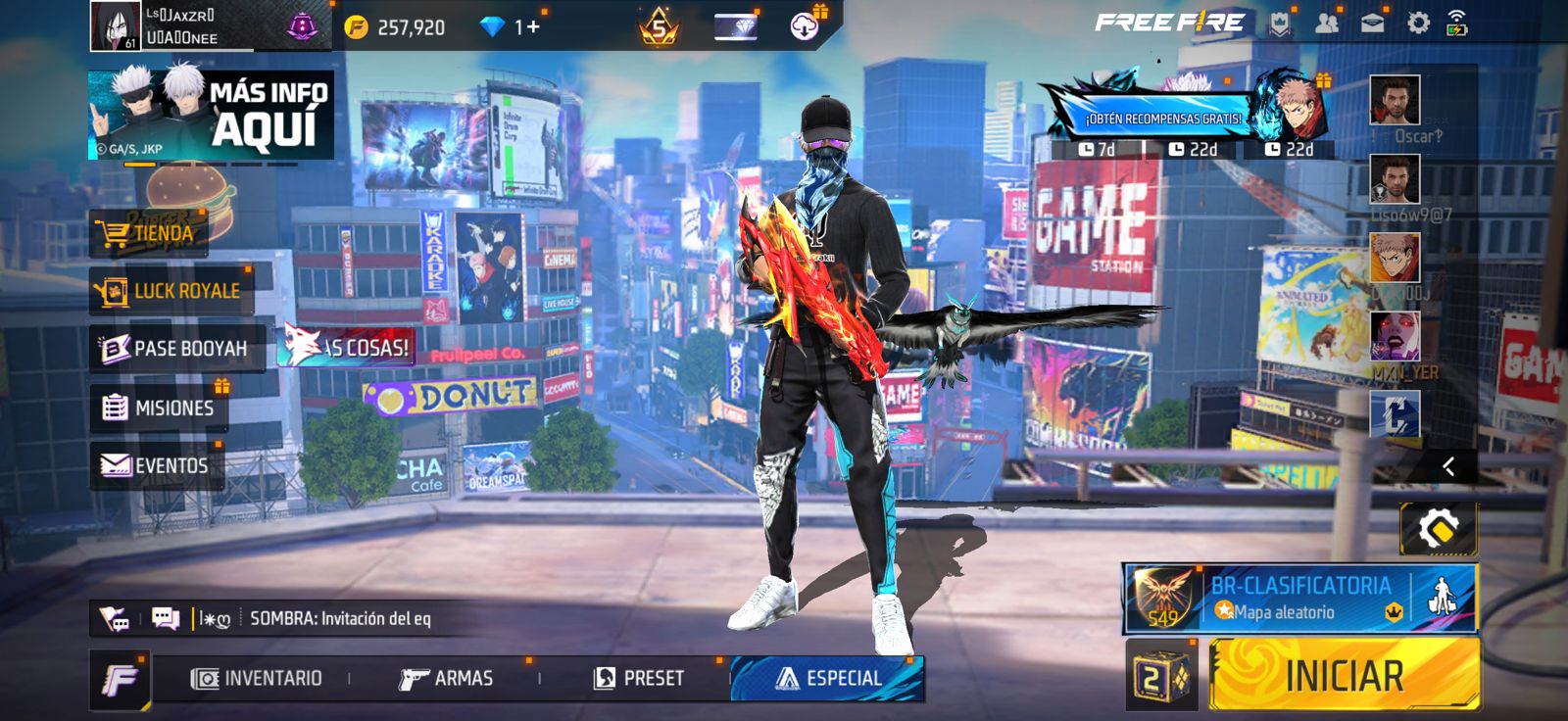Open settings with the gear icon
Screen dimensions: 1568x721
(x=1418, y=24)
